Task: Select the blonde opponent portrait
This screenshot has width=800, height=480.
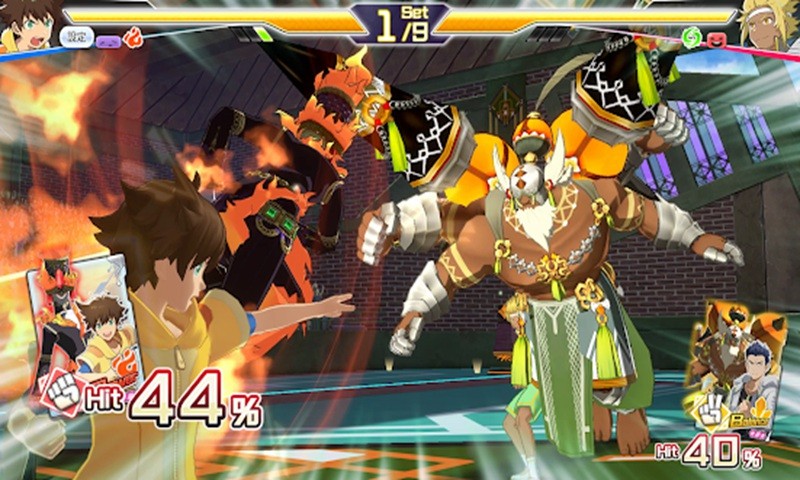Action: tap(770, 26)
